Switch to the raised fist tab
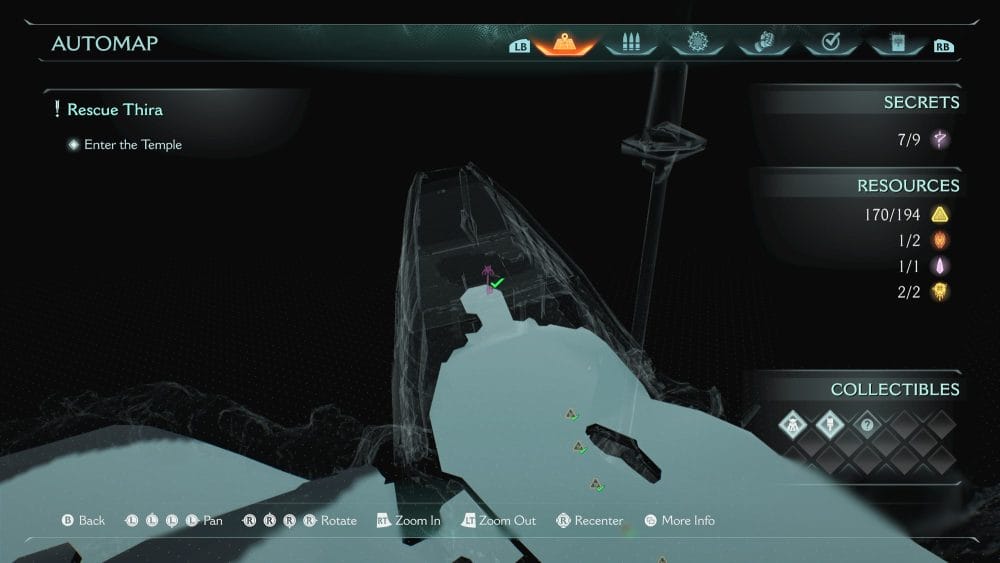This screenshot has height=563, width=1000. point(763,44)
